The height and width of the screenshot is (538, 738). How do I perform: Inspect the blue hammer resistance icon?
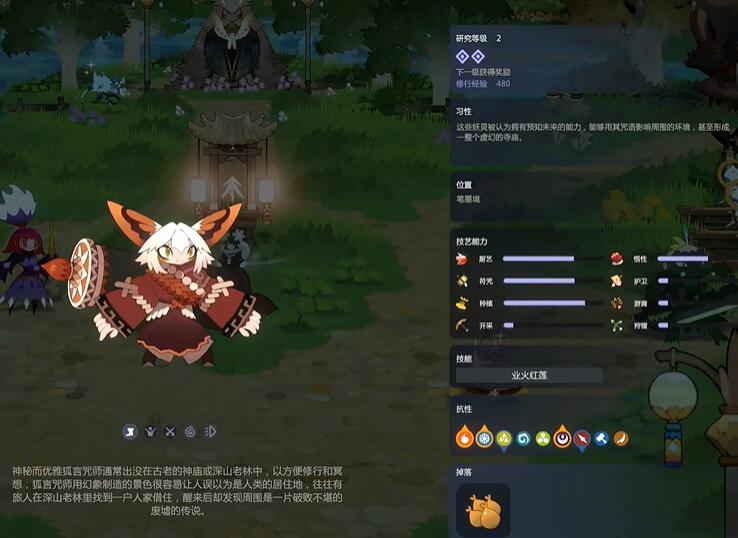tap(601, 438)
